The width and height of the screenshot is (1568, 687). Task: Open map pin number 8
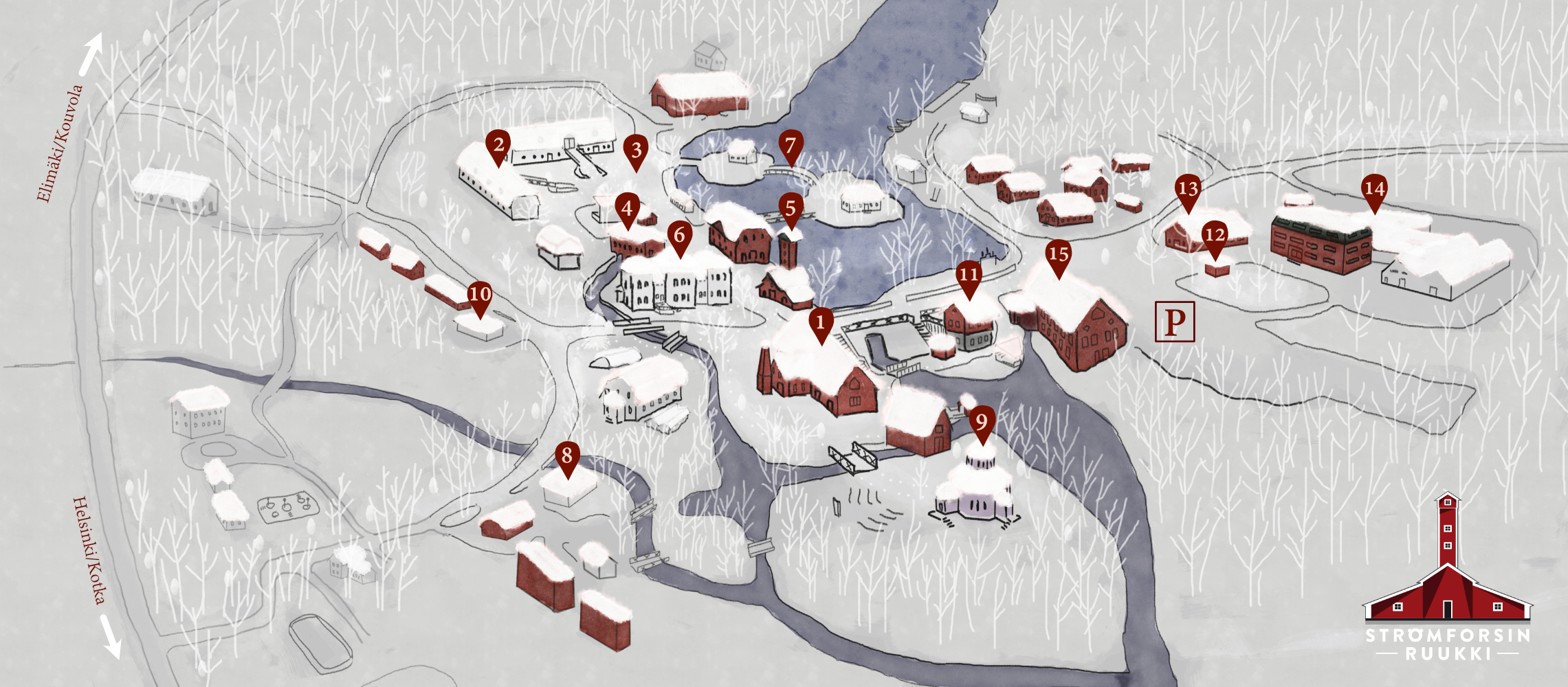[x=567, y=456]
